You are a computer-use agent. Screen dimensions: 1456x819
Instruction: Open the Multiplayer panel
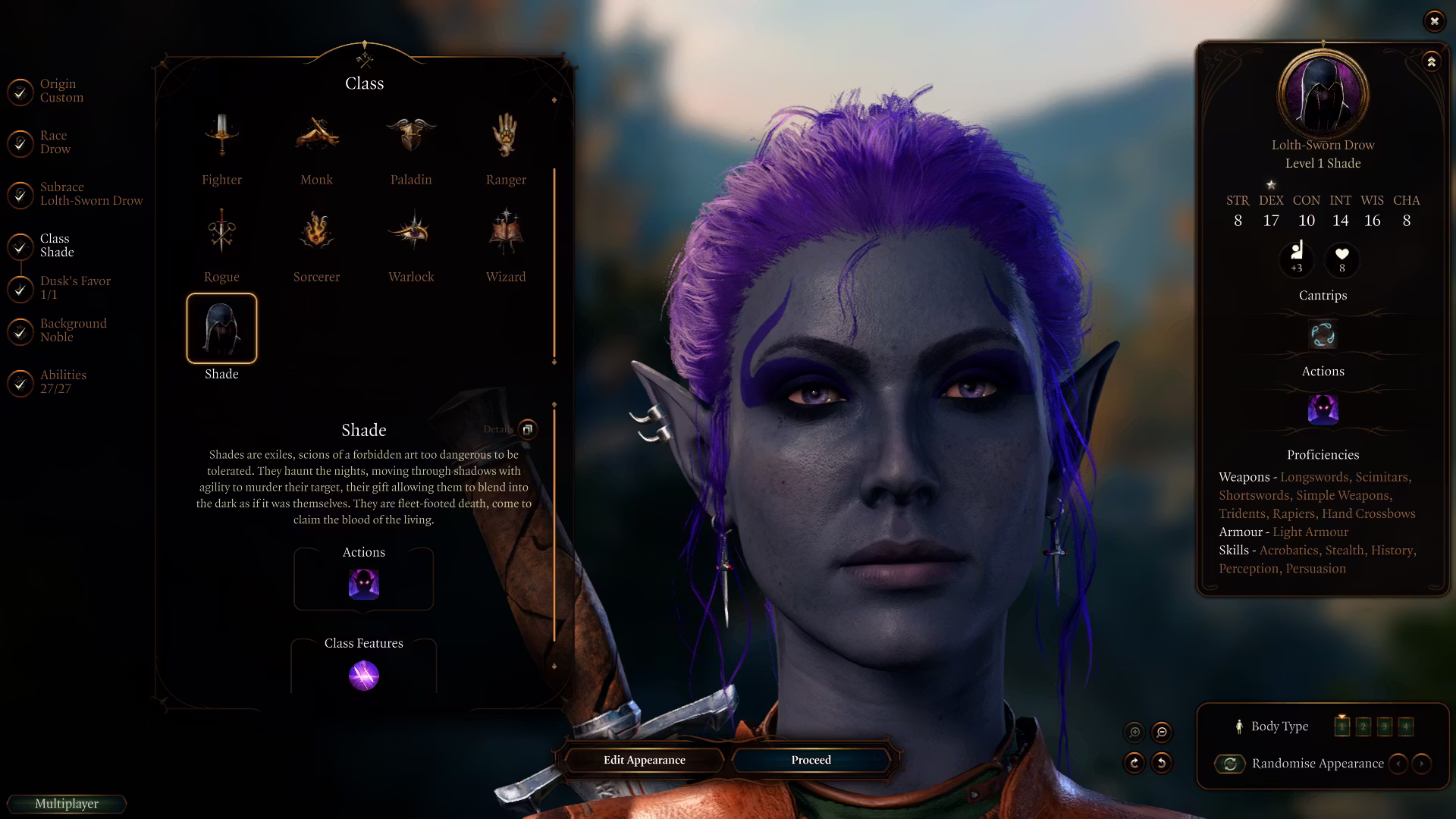tap(67, 804)
